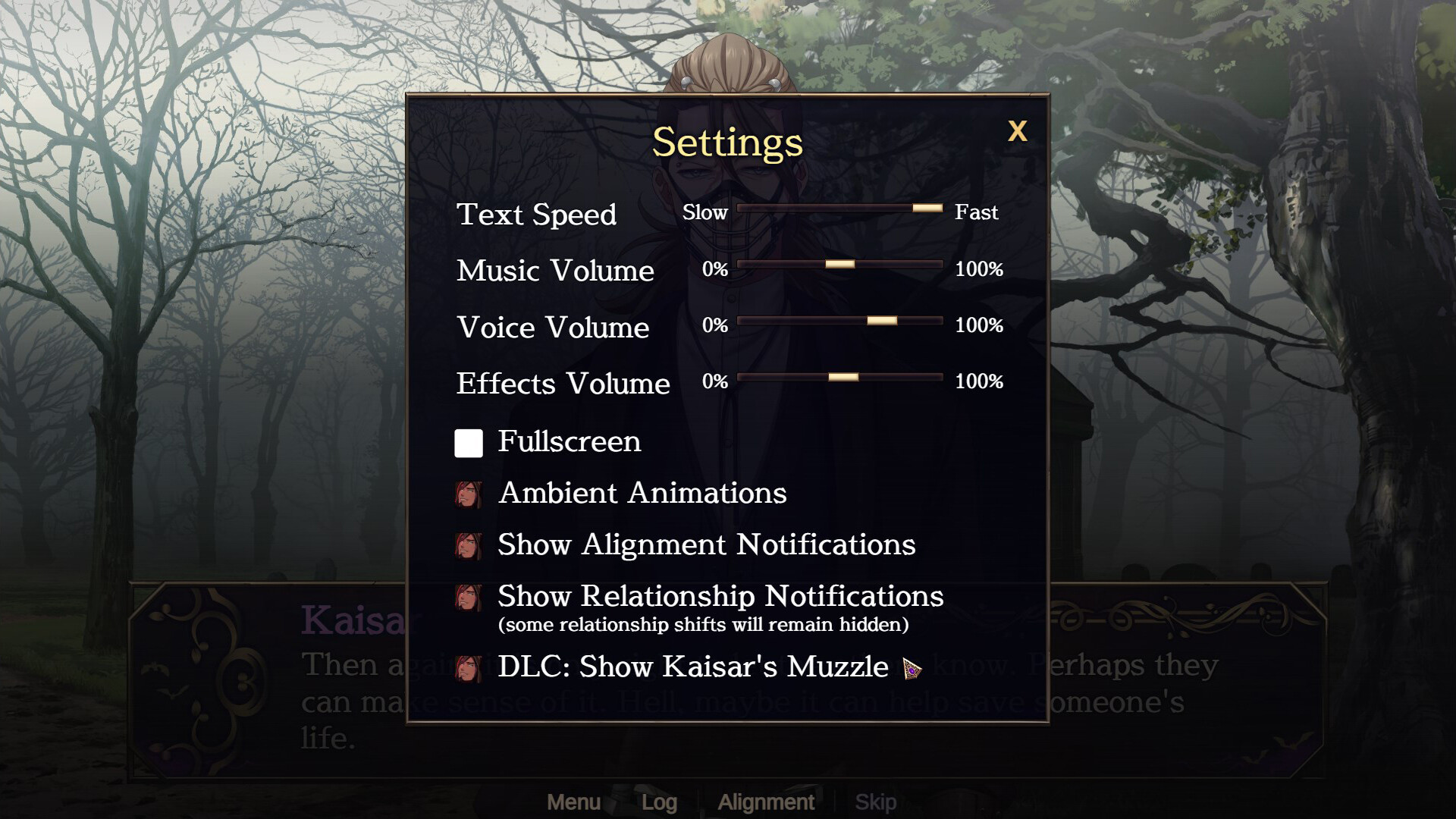Click the small gem icon after Show Kaisar's Muzzle
1456x819 pixels.
coord(911,670)
